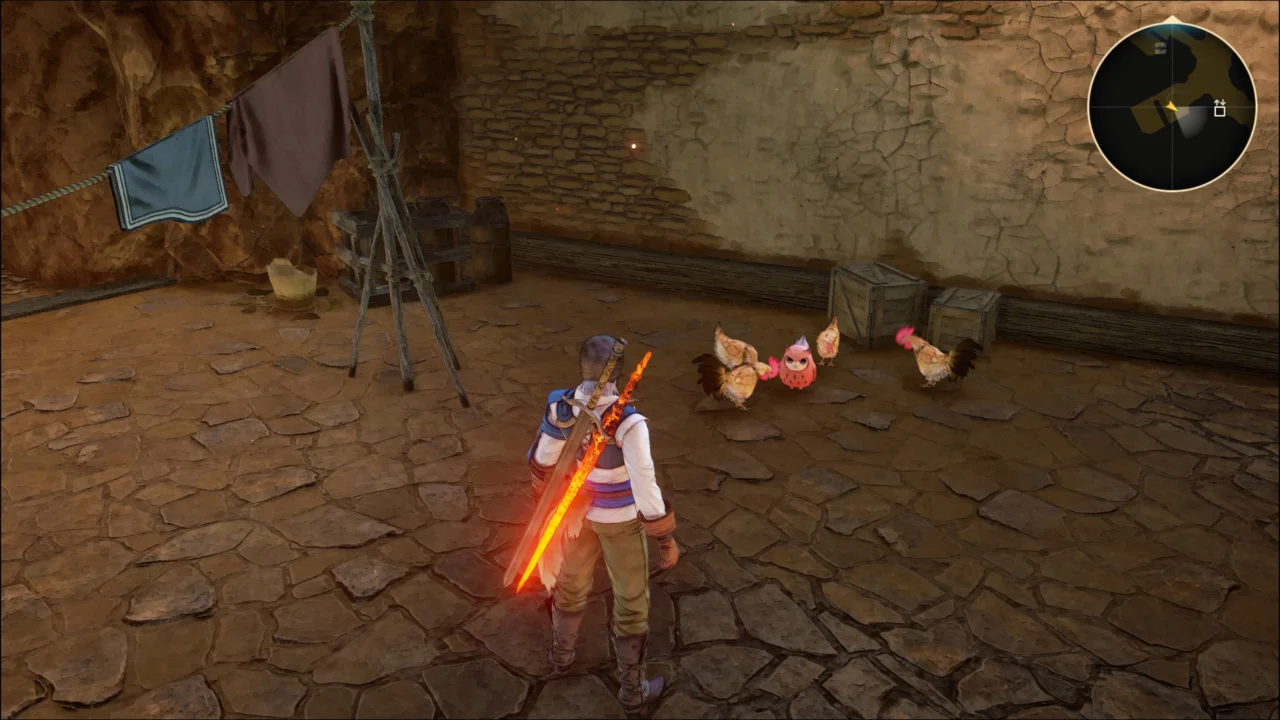Select the pink owl creature among the chickens

click(x=797, y=368)
